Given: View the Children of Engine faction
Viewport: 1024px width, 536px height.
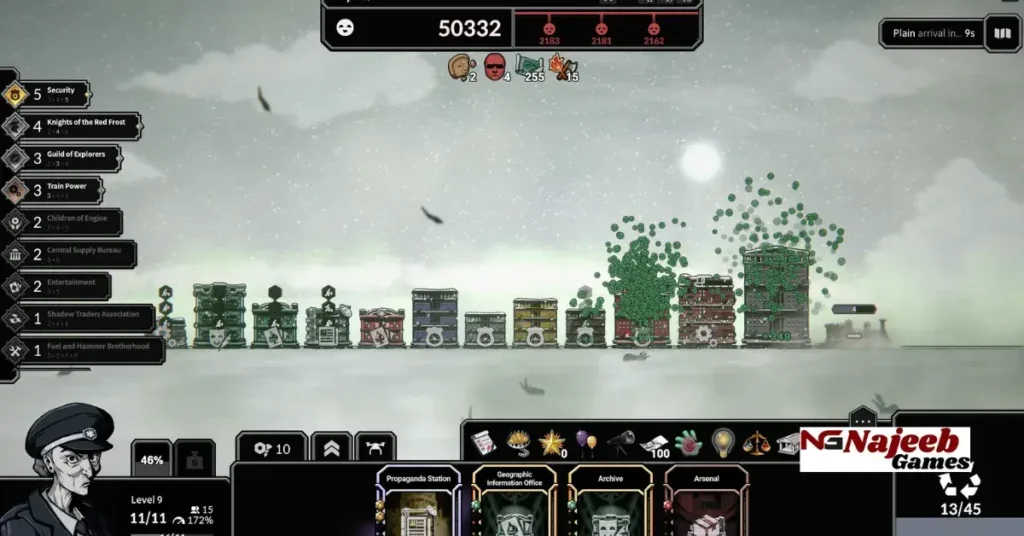Looking at the screenshot, I should click(62, 222).
